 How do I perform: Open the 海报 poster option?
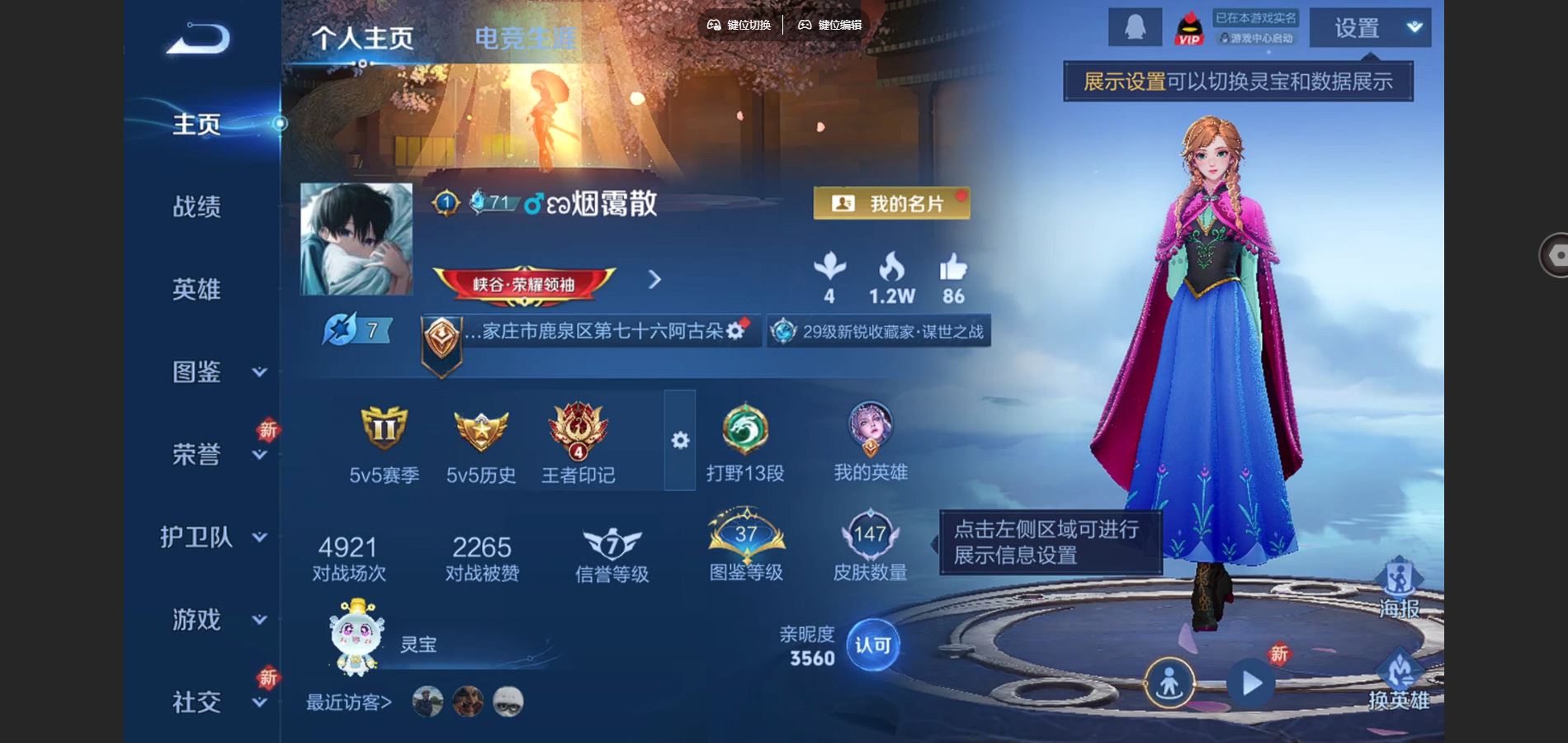point(1399,588)
